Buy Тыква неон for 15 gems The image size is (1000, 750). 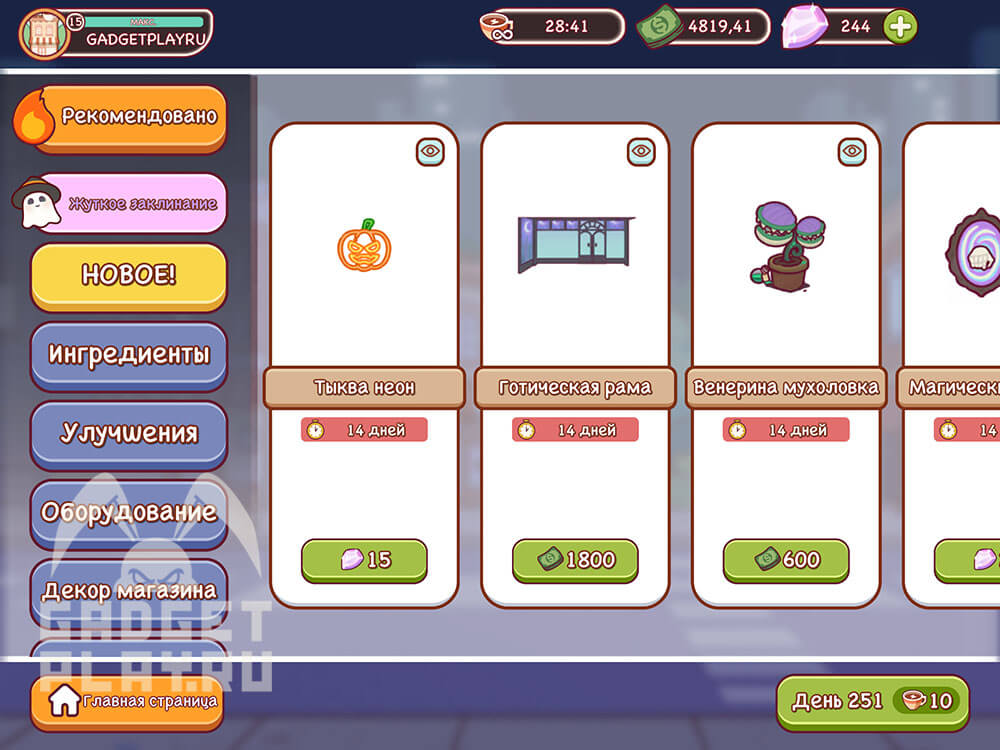(x=364, y=560)
